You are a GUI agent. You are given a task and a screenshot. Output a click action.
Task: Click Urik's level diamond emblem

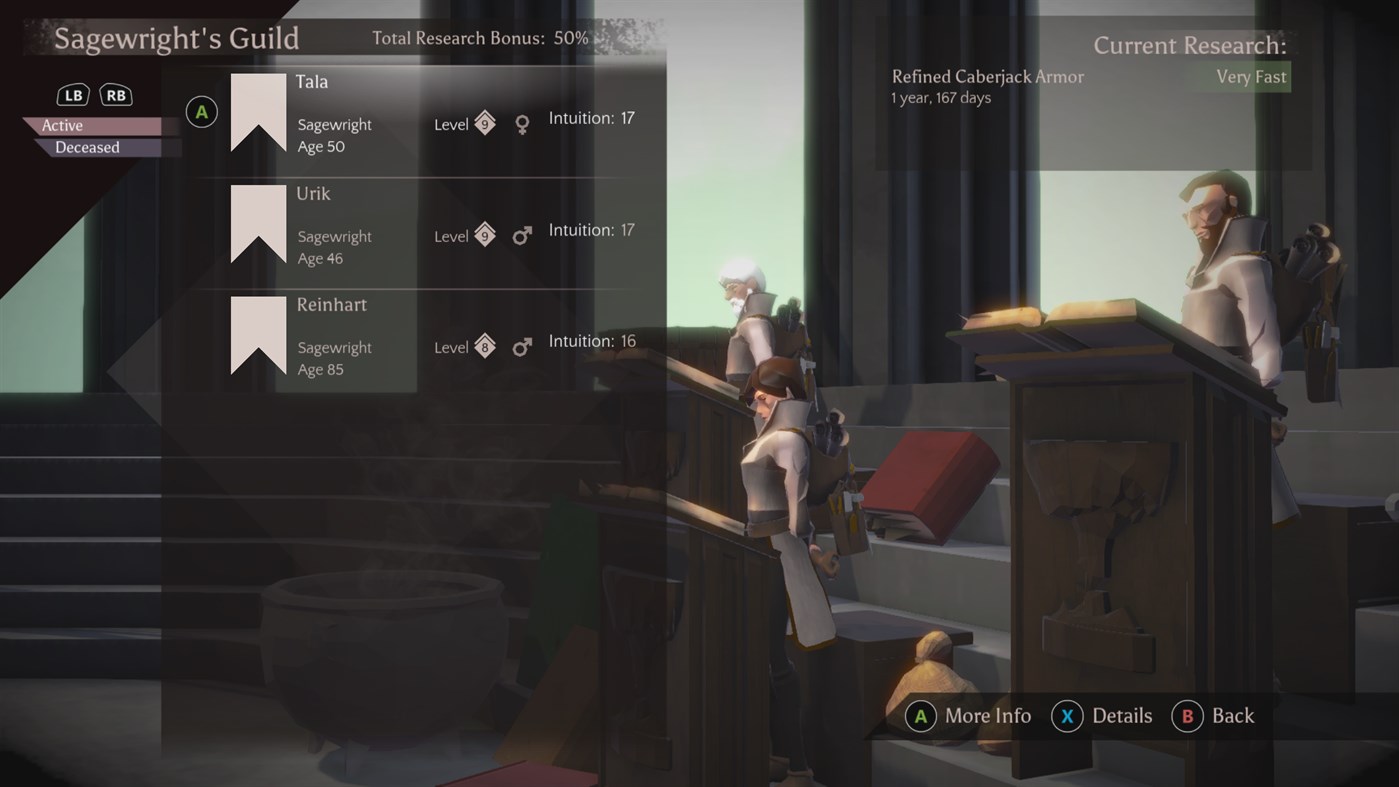484,234
